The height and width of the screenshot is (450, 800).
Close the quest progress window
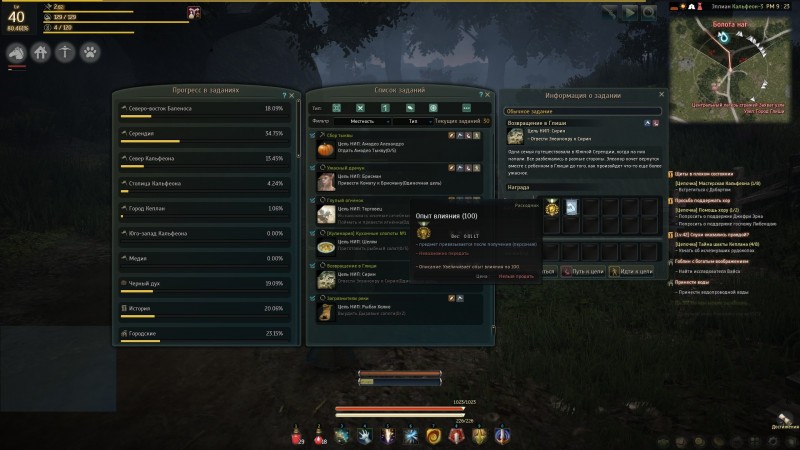coord(294,94)
